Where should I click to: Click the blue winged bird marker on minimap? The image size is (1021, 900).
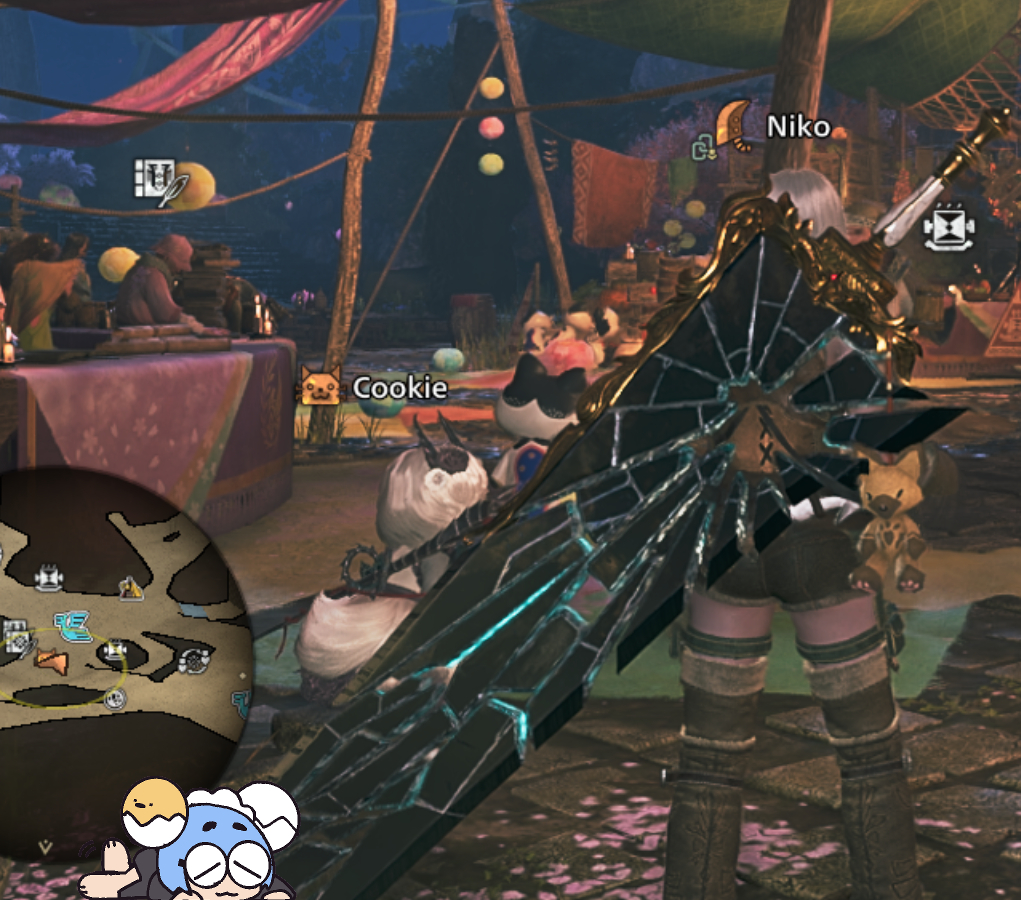[73, 626]
